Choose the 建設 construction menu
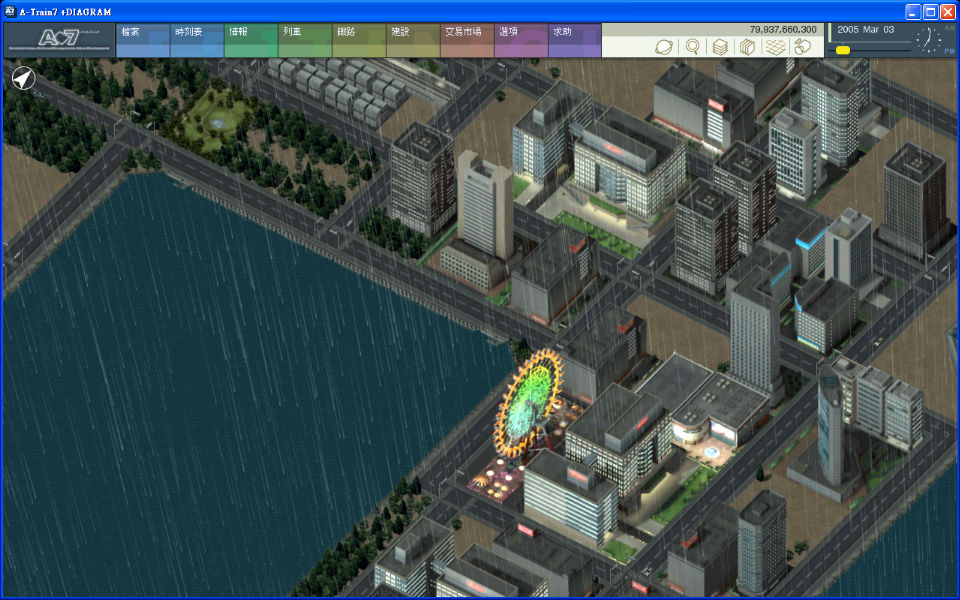This screenshot has width=960, height=600. 412,41
